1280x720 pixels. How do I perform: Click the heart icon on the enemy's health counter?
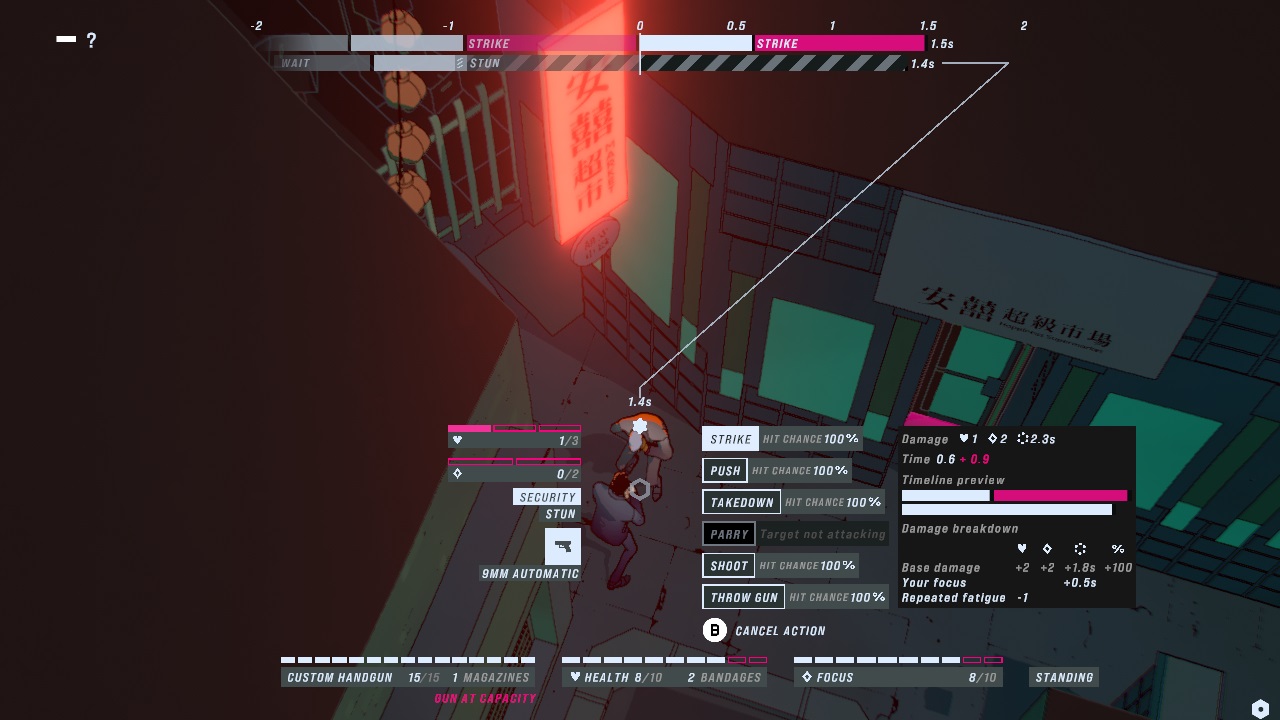coord(458,442)
